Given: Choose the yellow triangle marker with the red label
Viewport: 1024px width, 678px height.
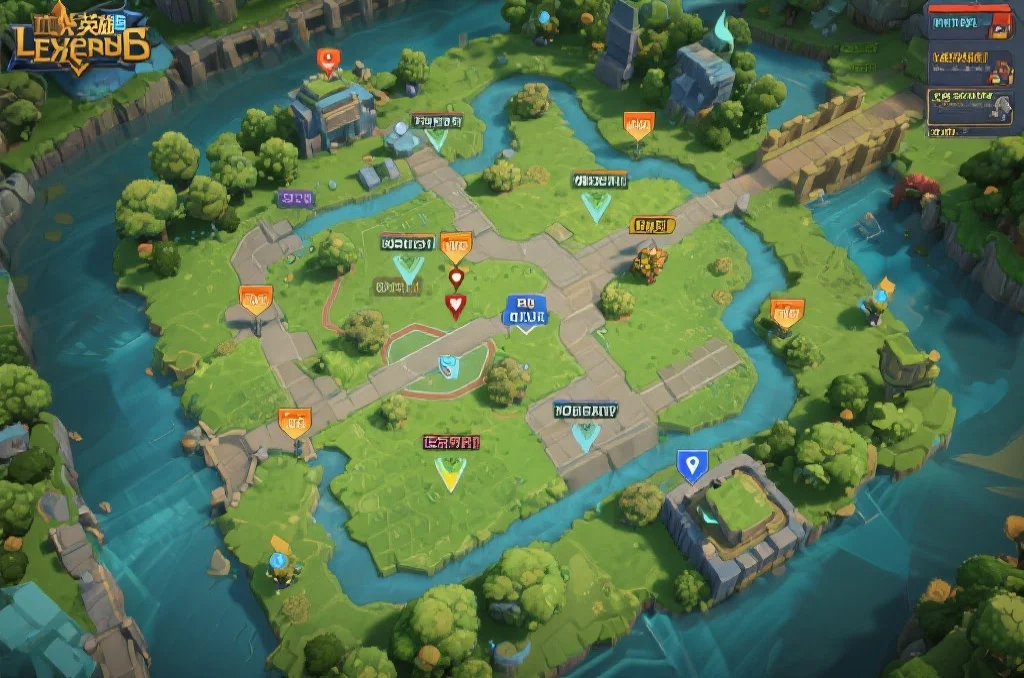Looking at the screenshot, I should tap(451, 472).
